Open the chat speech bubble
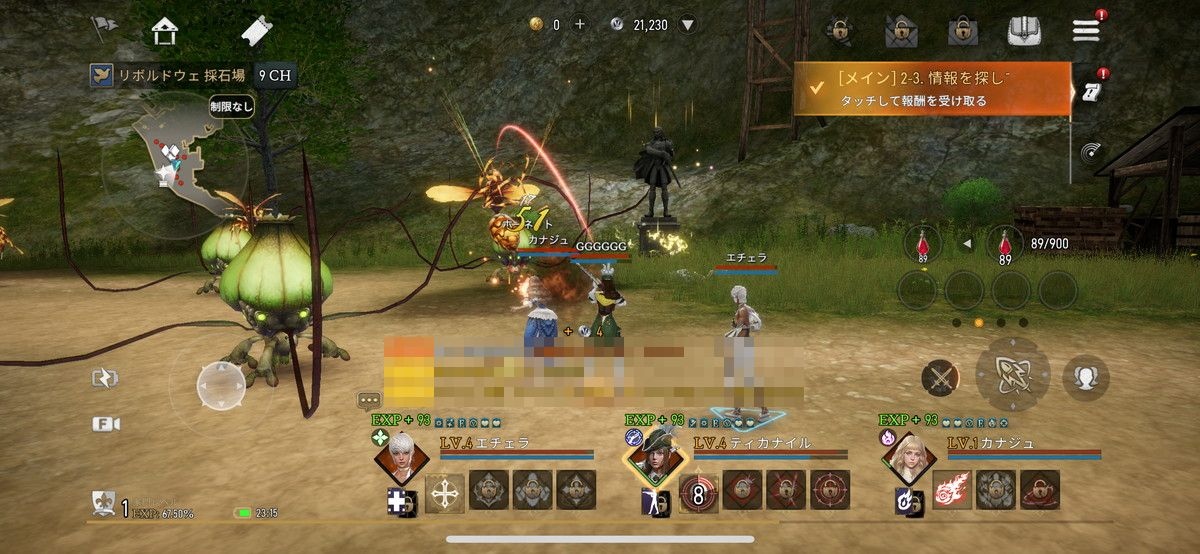The image size is (1200, 554). point(369,401)
